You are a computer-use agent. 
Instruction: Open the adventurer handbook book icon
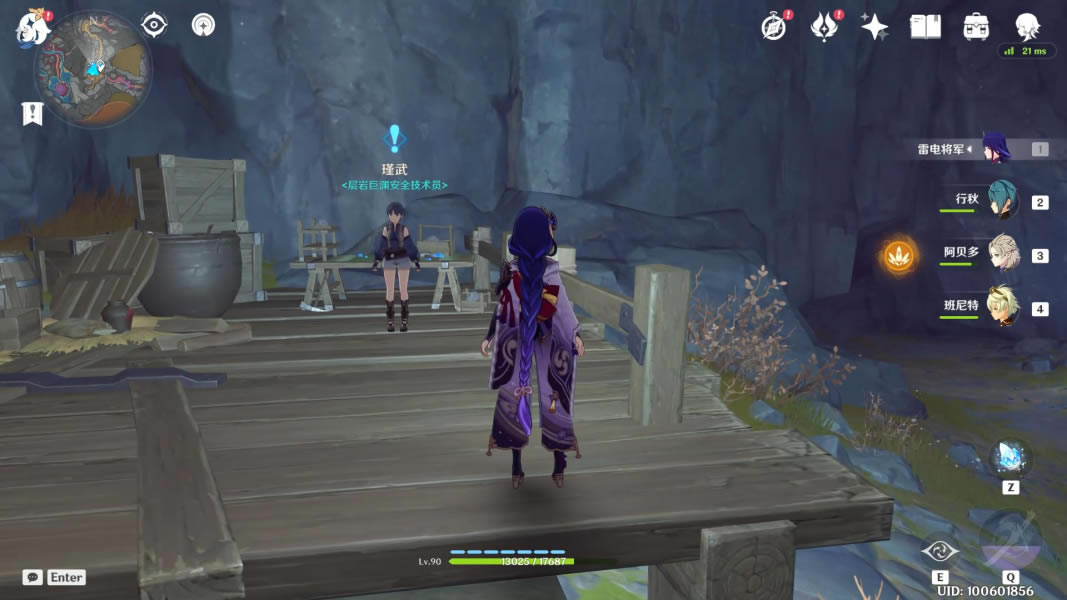pos(925,27)
